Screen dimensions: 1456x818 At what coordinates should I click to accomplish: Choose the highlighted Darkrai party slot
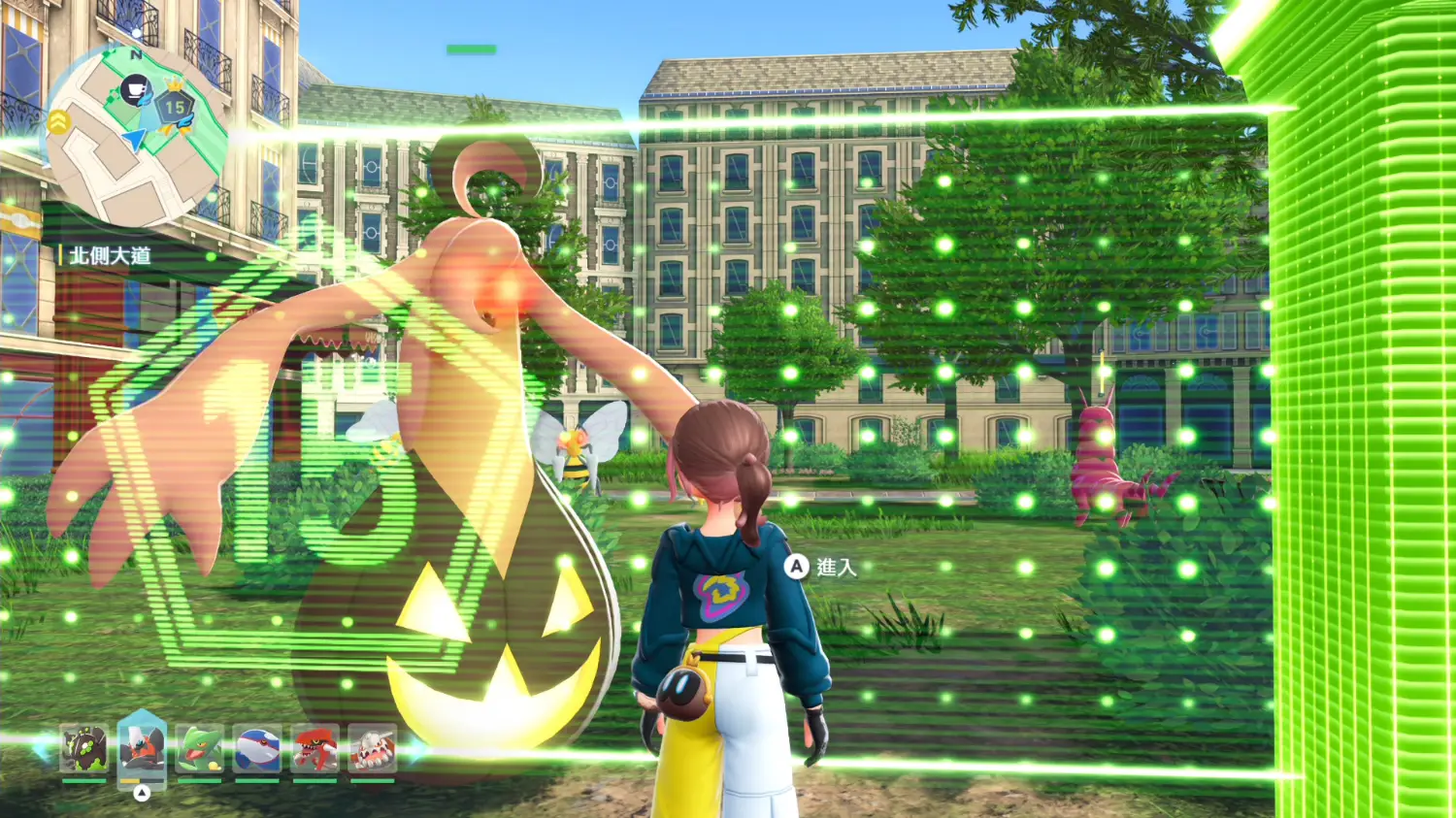(142, 747)
